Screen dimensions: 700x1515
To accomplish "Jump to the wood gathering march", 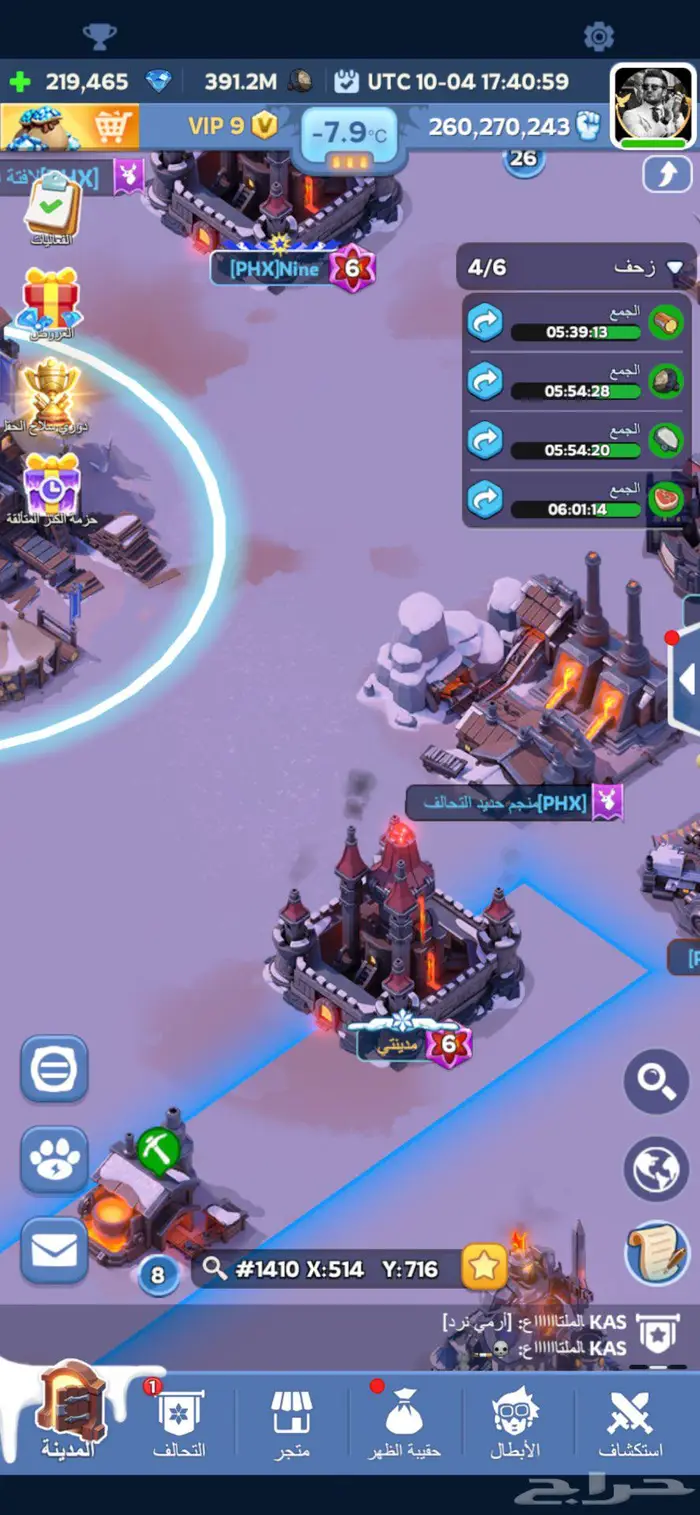I will [486, 322].
